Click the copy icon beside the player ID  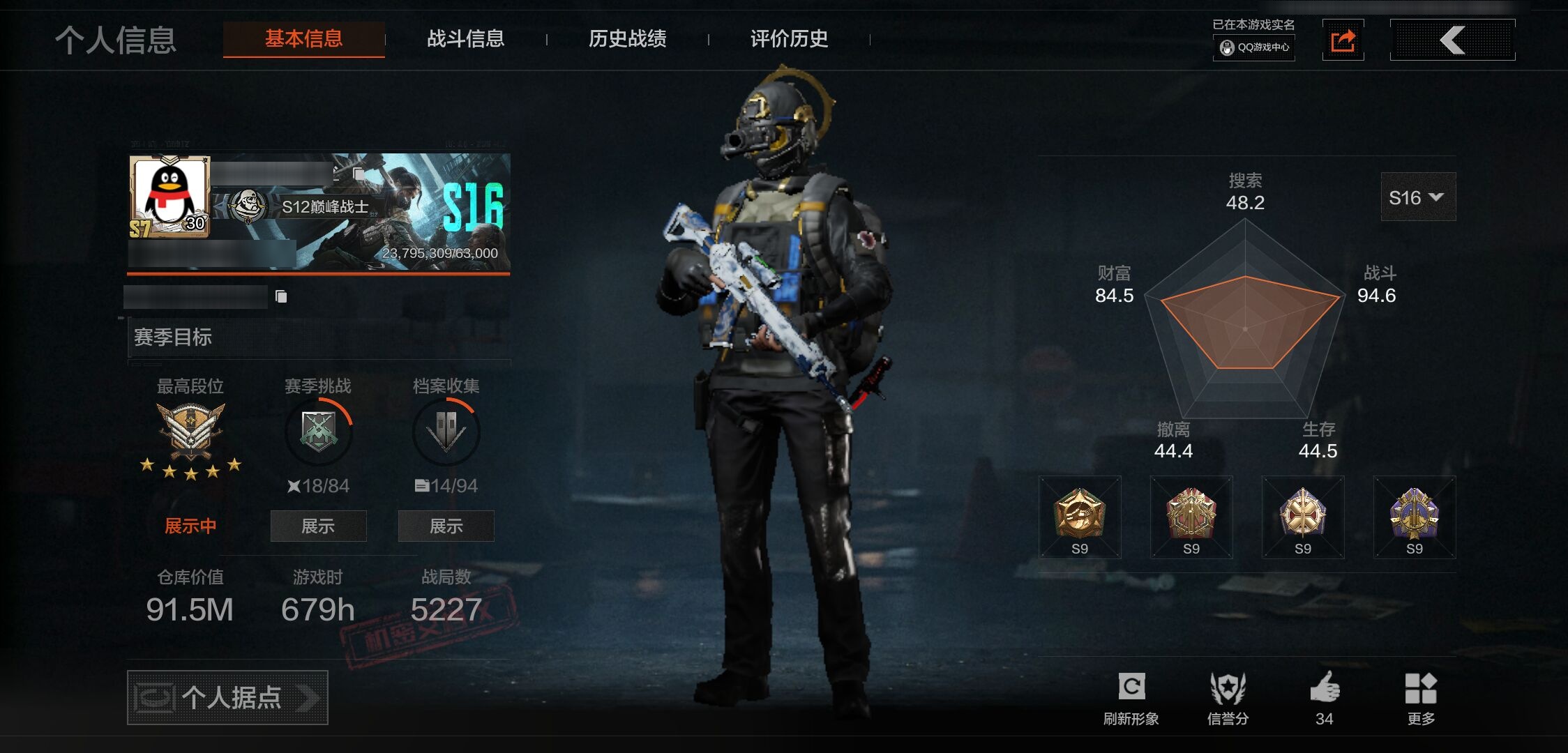tap(282, 296)
